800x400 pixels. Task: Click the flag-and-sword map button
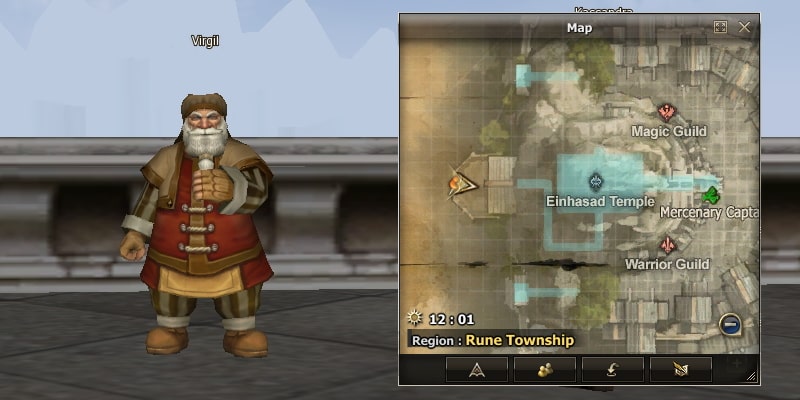point(680,369)
